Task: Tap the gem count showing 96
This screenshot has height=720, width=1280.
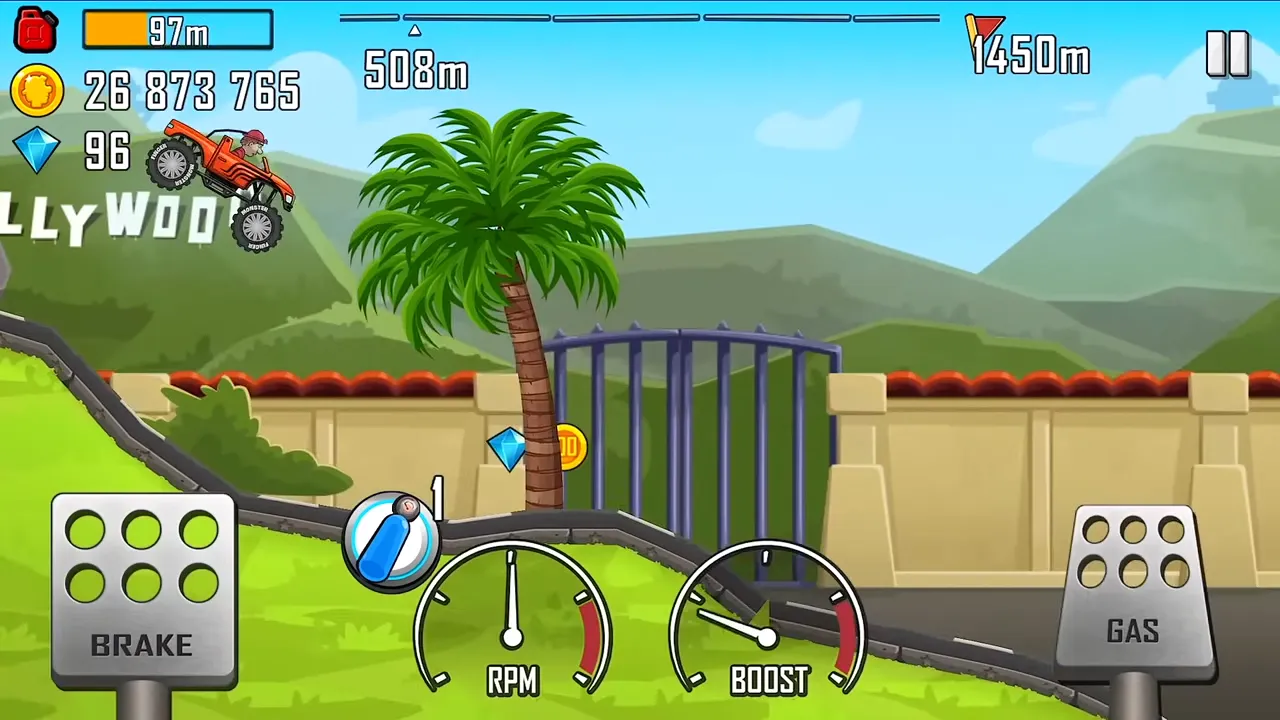Action: tap(106, 152)
